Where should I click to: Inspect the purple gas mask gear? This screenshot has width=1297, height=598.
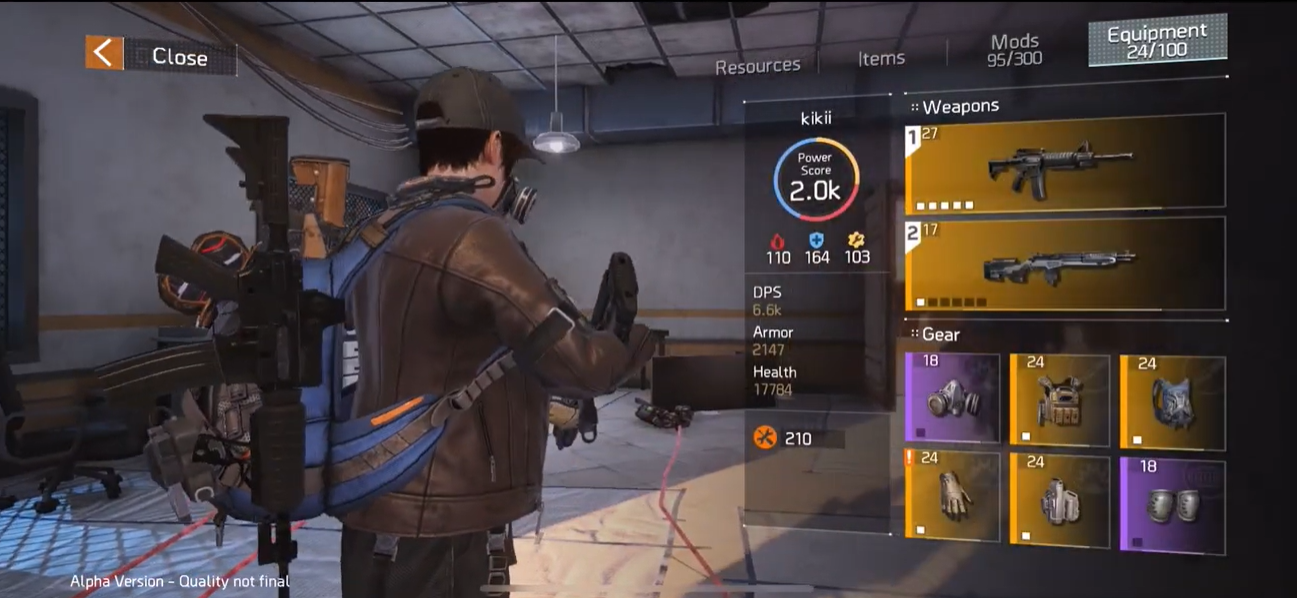(952, 397)
